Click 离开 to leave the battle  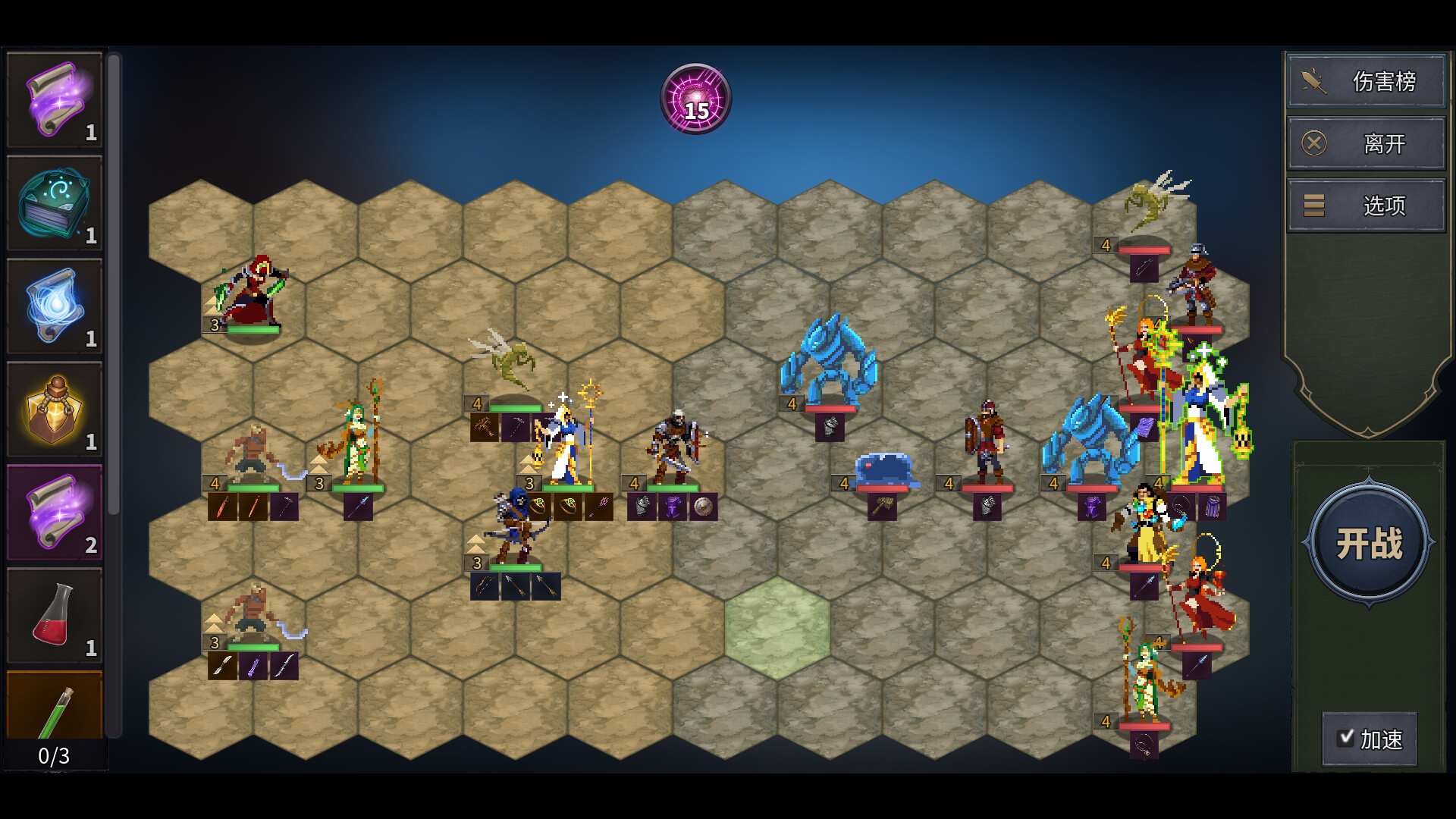point(1382,143)
